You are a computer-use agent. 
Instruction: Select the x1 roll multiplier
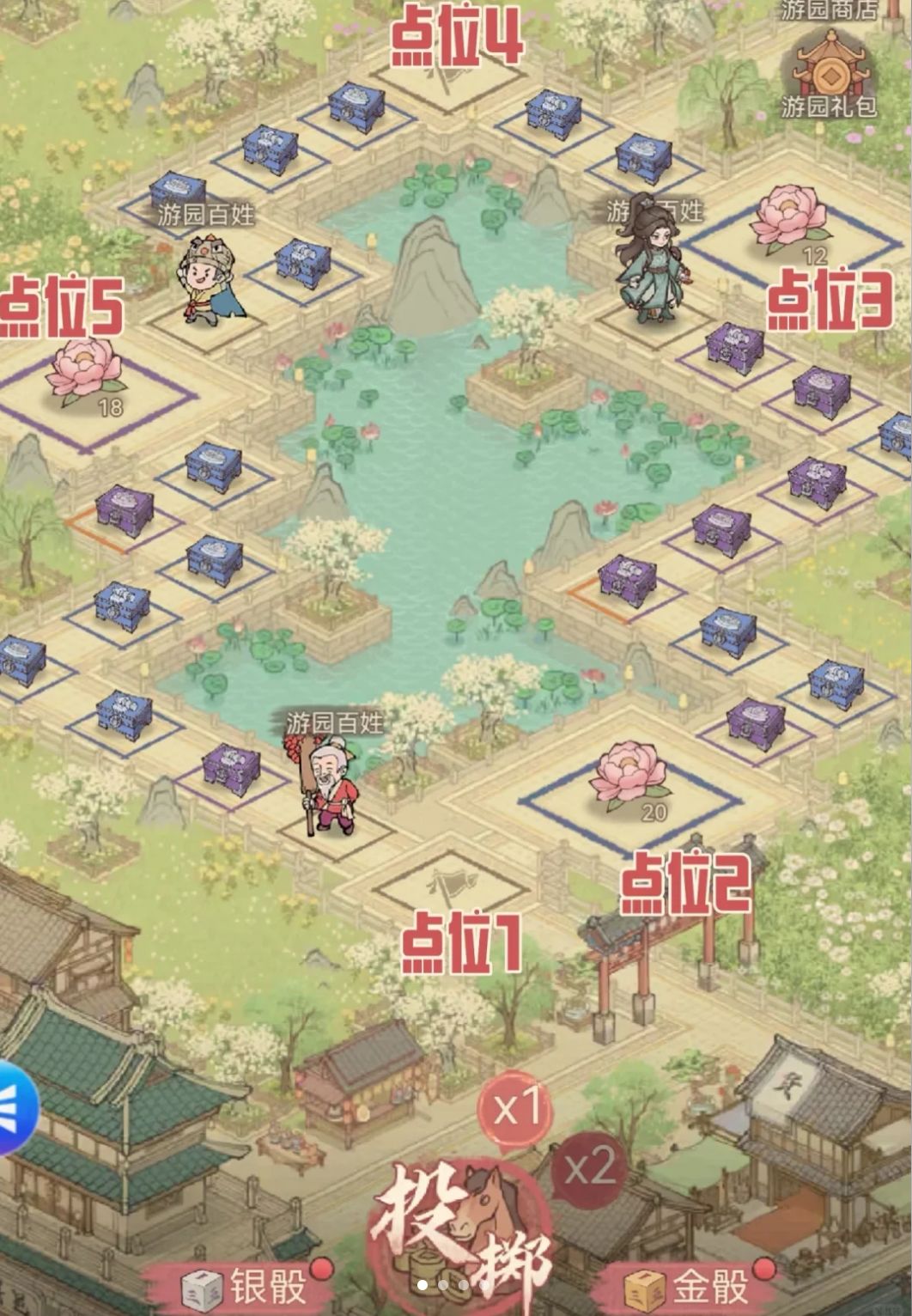(x=514, y=1109)
